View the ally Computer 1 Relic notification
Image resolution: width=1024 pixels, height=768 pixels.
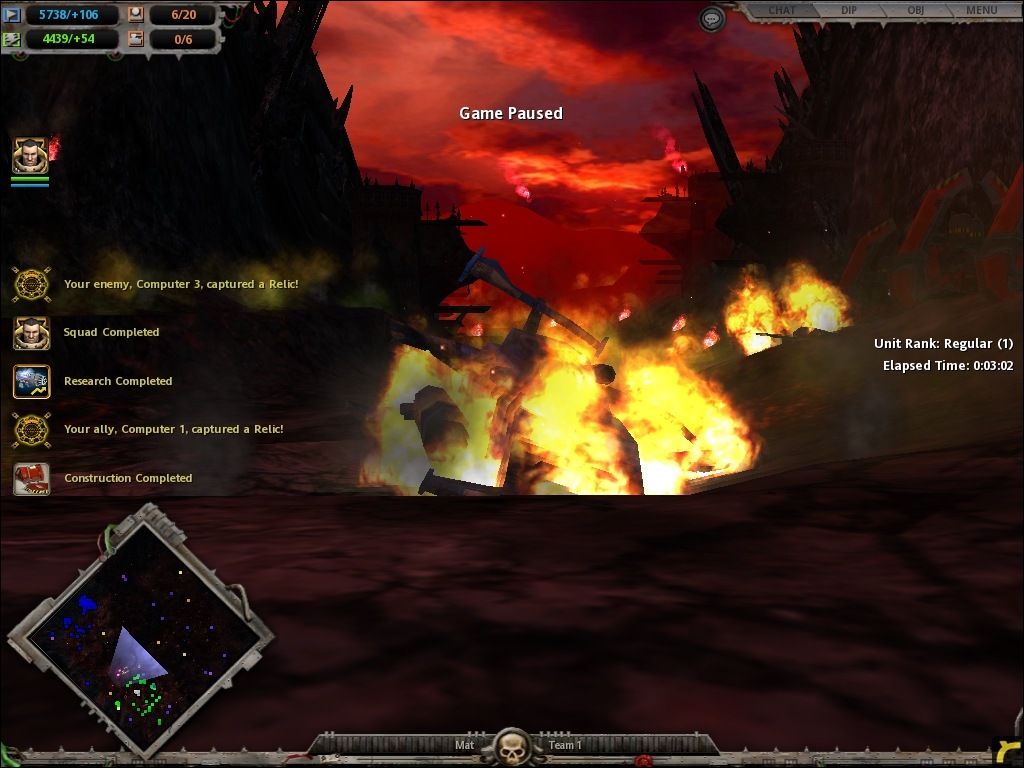pyautogui.click(x=32, y=430)
